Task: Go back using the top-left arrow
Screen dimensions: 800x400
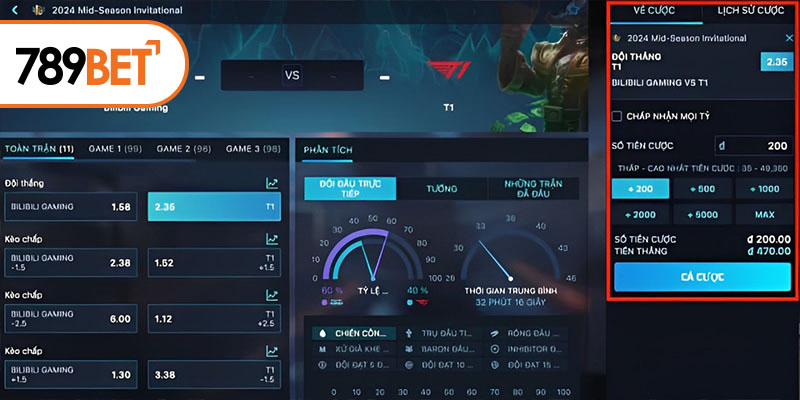Action: [14, 11]
